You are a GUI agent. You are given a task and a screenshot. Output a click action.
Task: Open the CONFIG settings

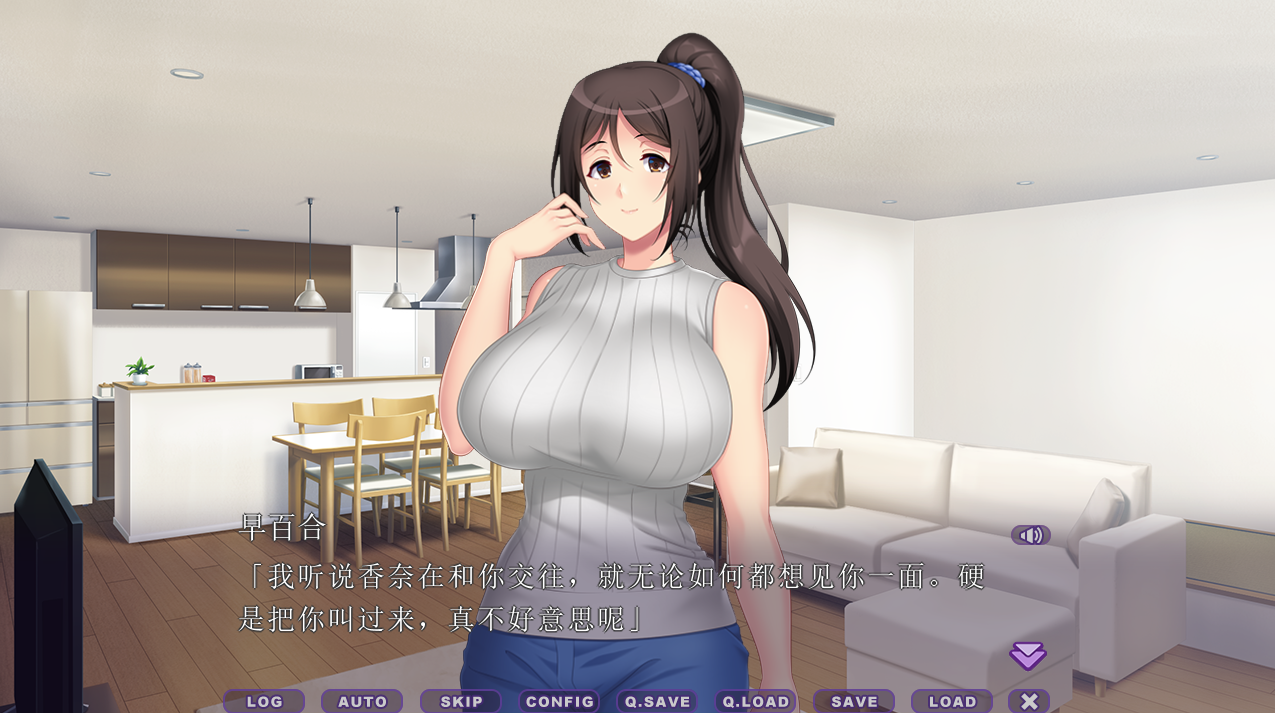[x=559, y=702]
